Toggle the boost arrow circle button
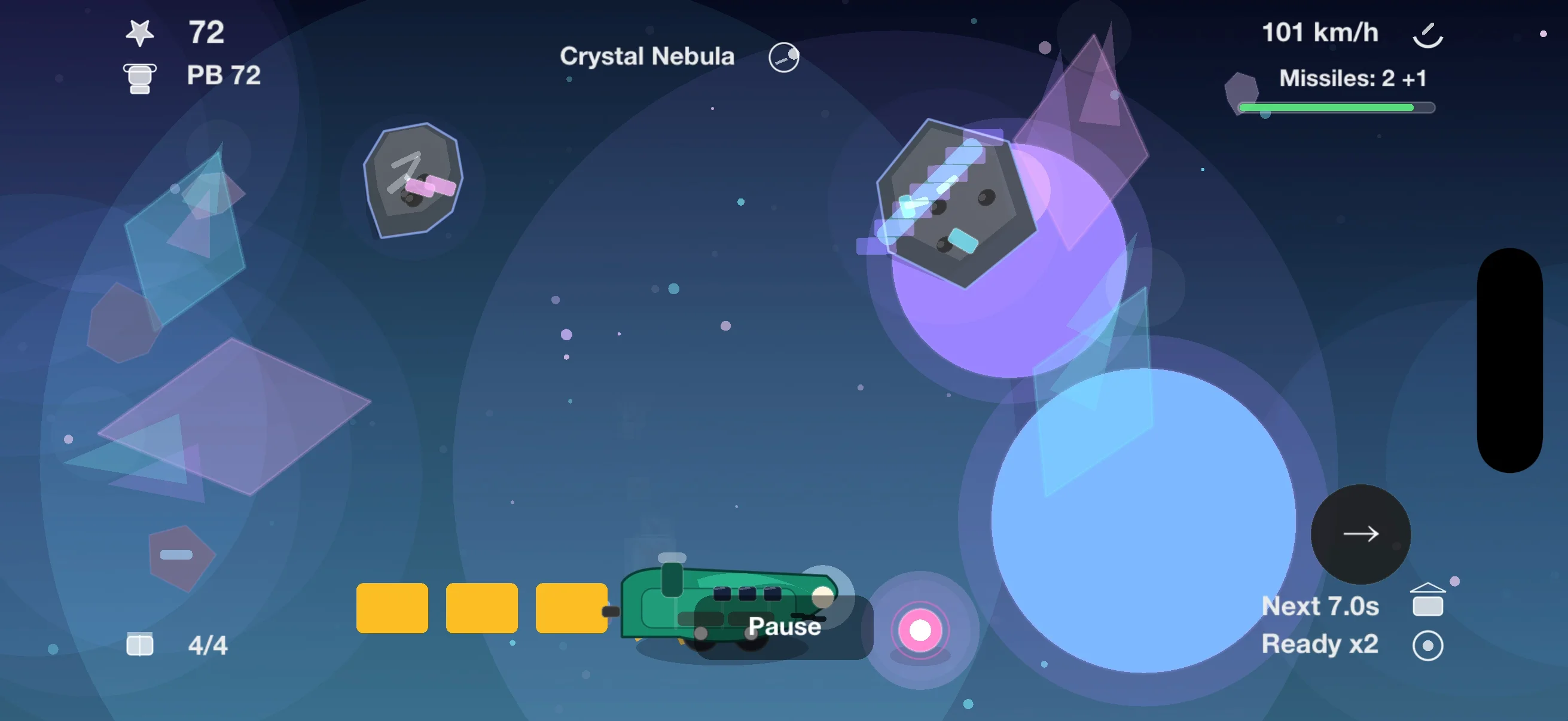Screen dimensions: 1568x721 pyautogui.click(x=1360, y=535)
